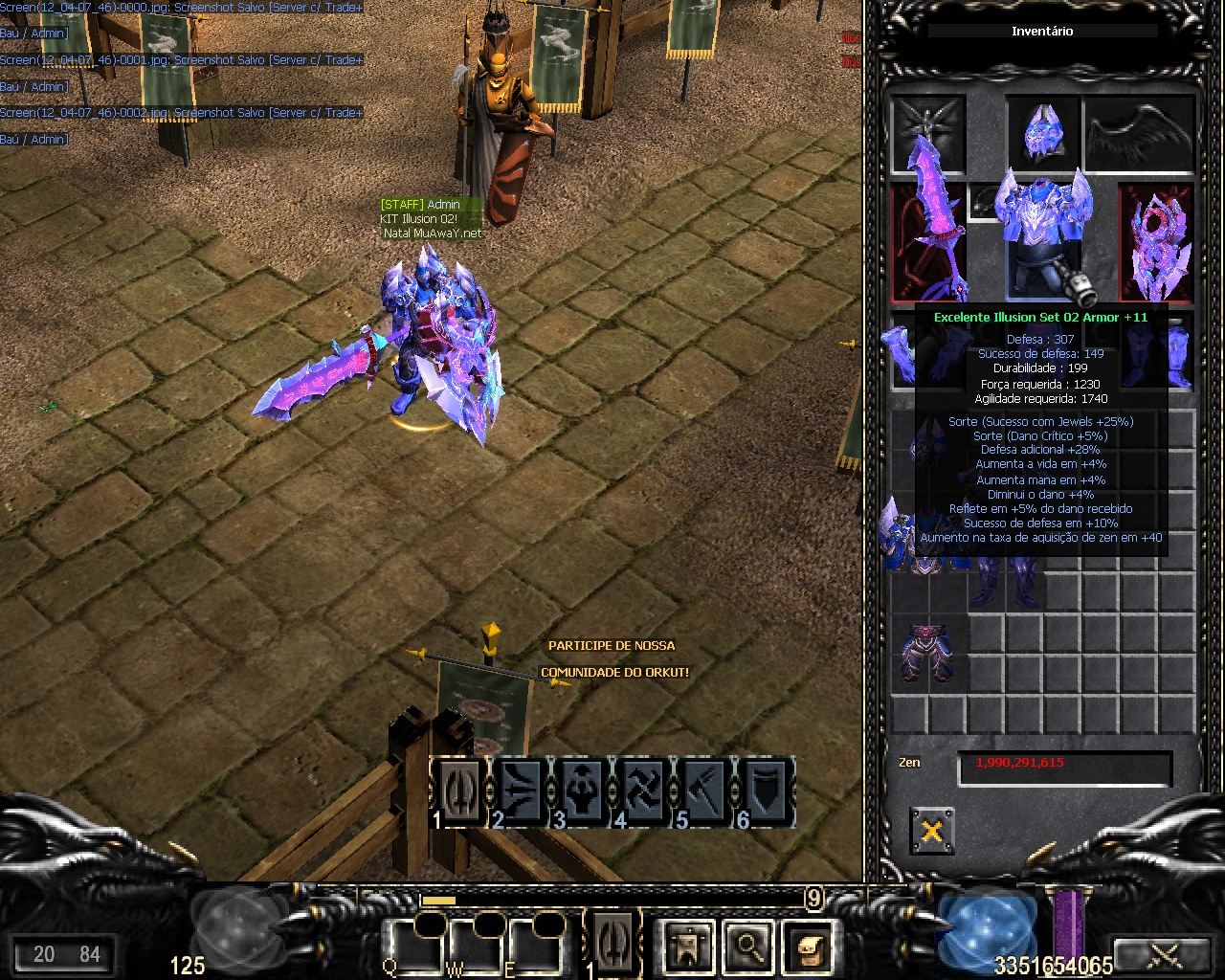The image size is (1225, 980).
Task: Click the active skill slot in bottom bar
Action: coord(612,943)
